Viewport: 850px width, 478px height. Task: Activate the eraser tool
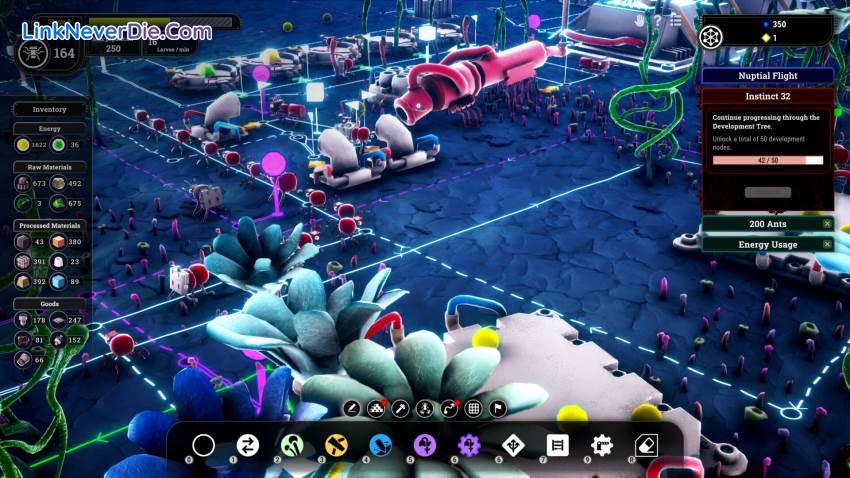646,446
